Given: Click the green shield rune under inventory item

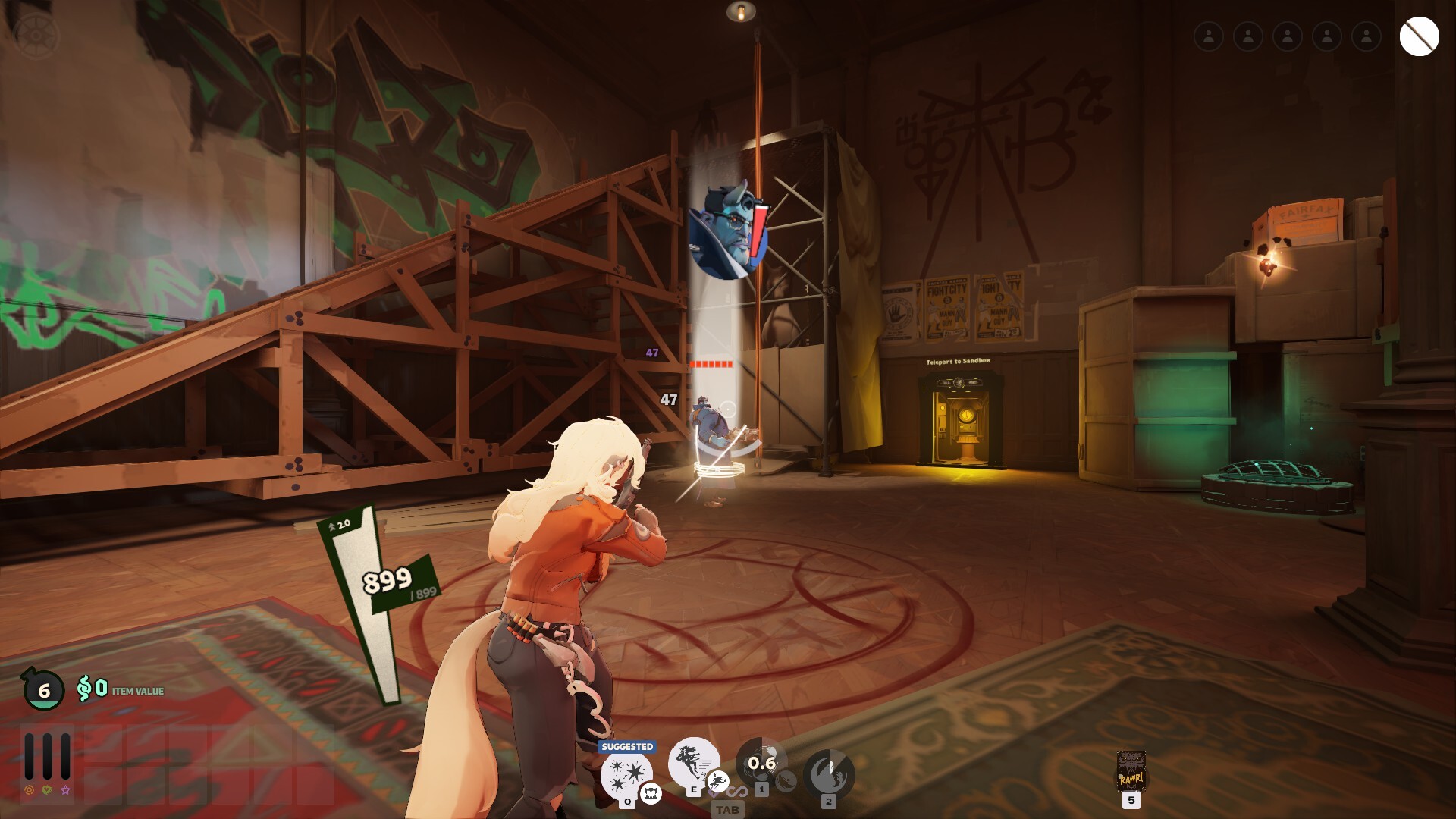Looking at the screenshot, I should click(47, 789).
